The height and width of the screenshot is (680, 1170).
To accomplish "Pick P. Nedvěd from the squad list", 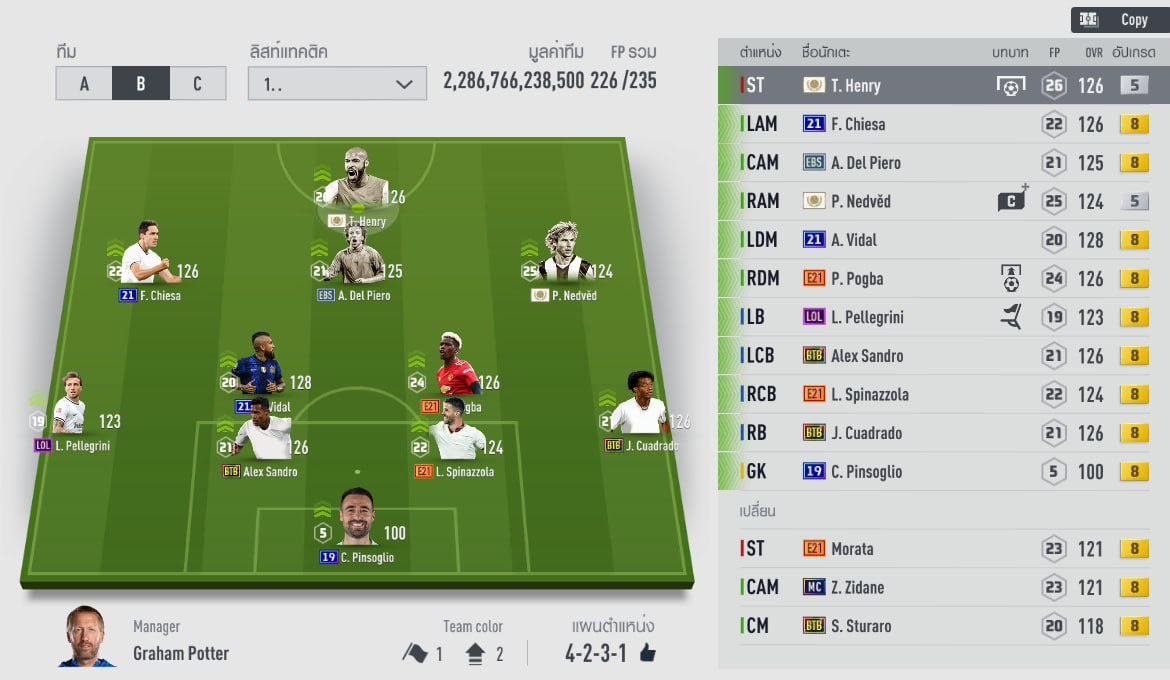I will pos(940,201).
